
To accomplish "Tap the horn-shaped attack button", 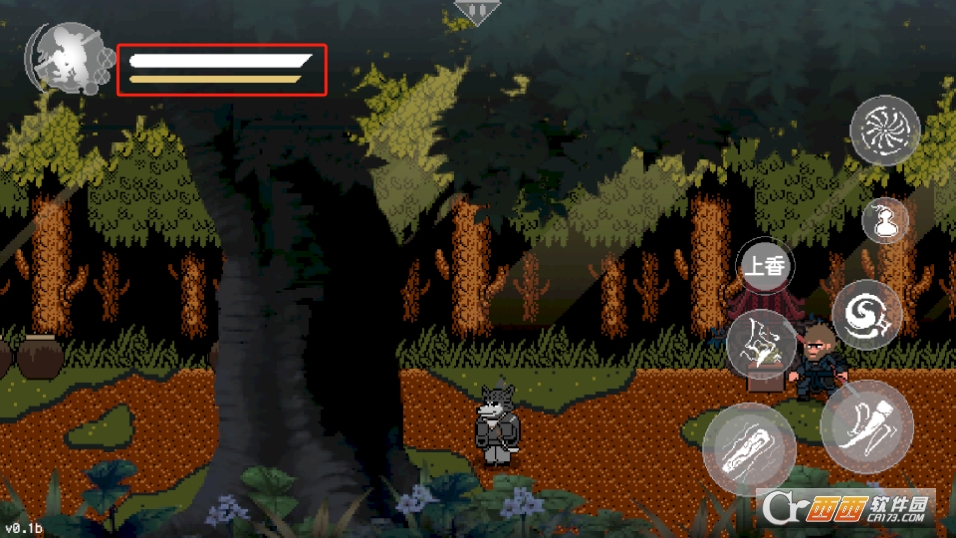I will point(866,425).
